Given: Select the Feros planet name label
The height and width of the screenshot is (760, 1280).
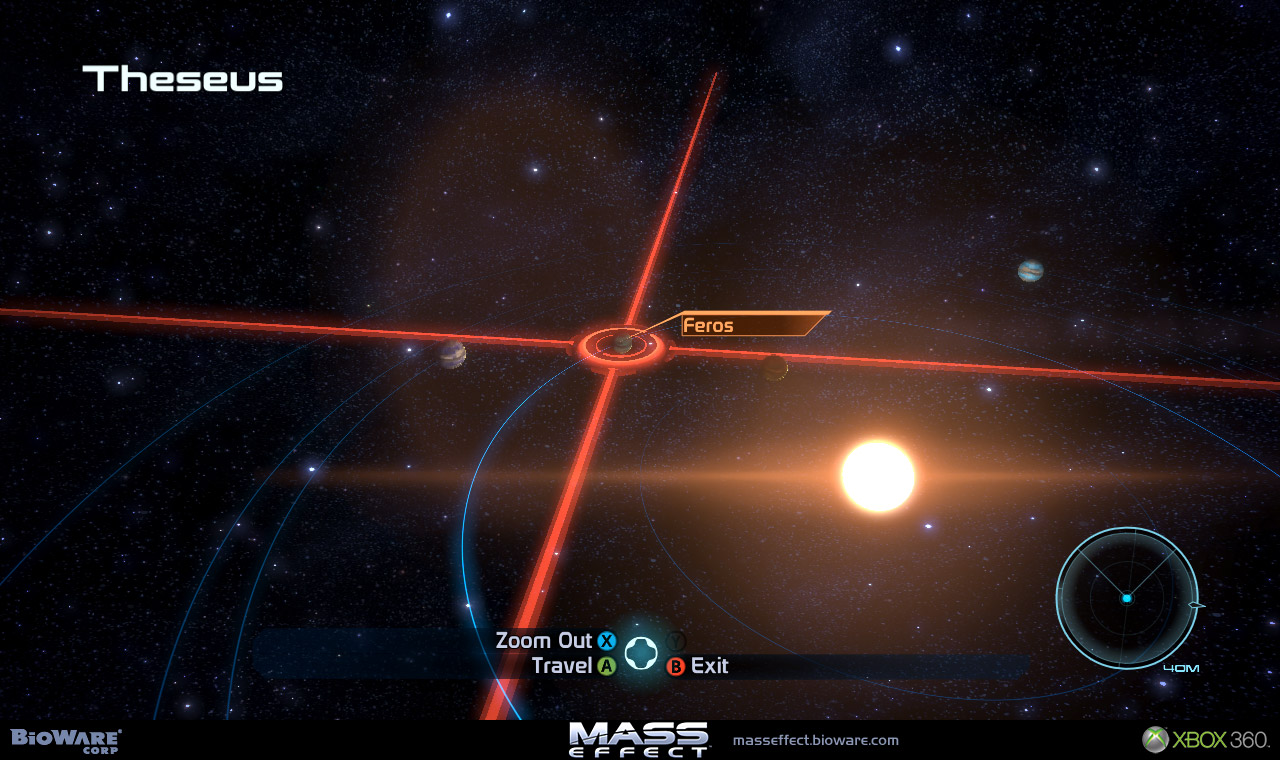Looking at the screenshot, I should [709, 325].
